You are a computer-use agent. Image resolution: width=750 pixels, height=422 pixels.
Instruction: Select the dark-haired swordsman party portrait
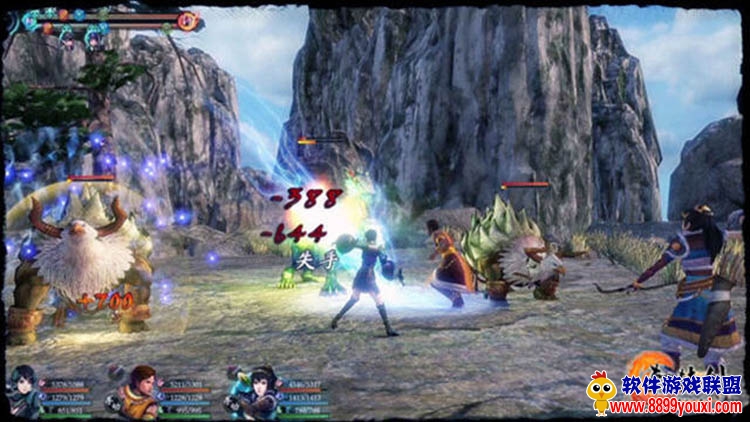click(x=25, y=392)
